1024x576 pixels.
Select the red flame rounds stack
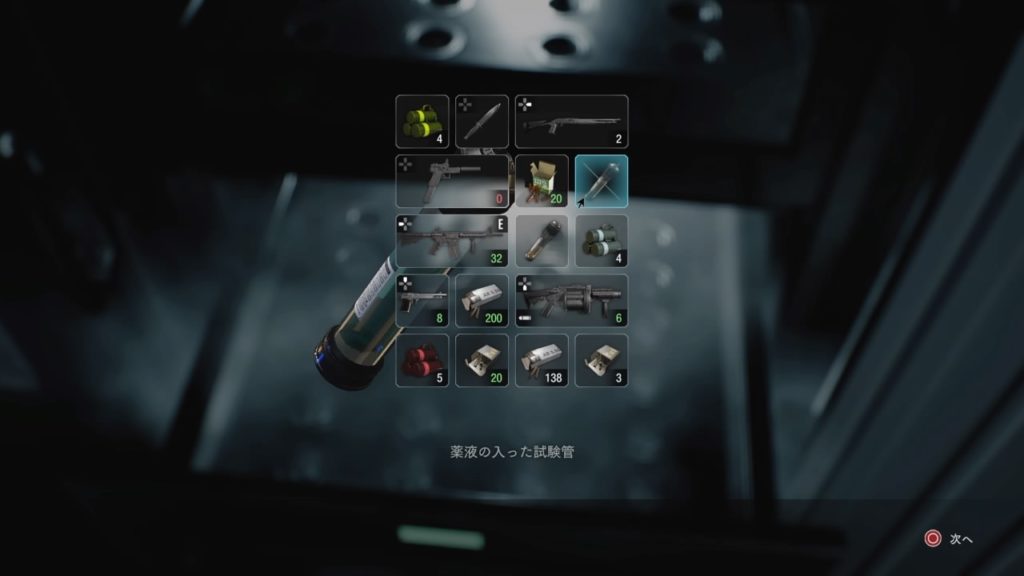(422, 360)
